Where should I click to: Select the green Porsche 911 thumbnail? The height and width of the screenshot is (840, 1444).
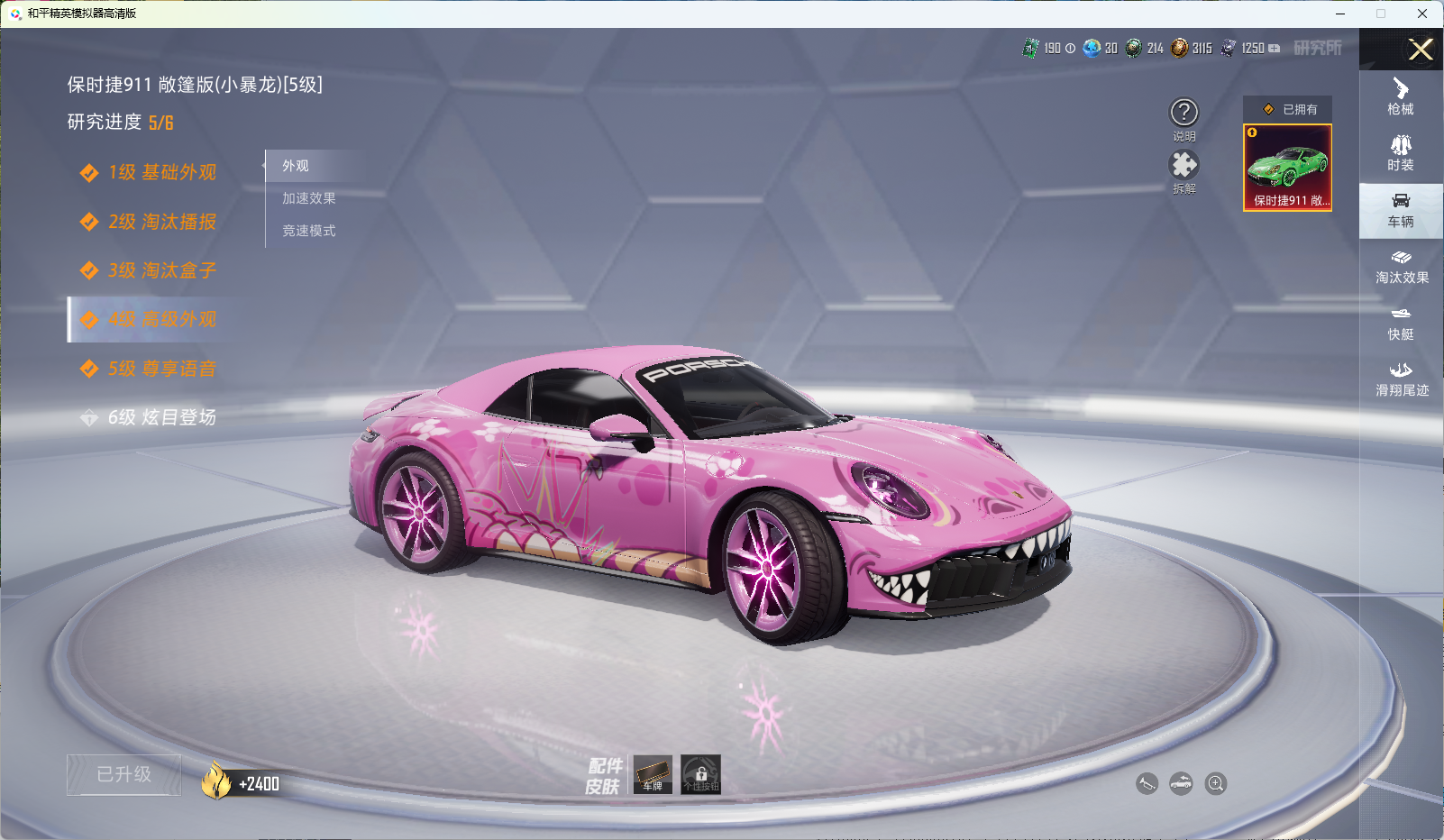pyautogui.click(x=1287, y=168)
